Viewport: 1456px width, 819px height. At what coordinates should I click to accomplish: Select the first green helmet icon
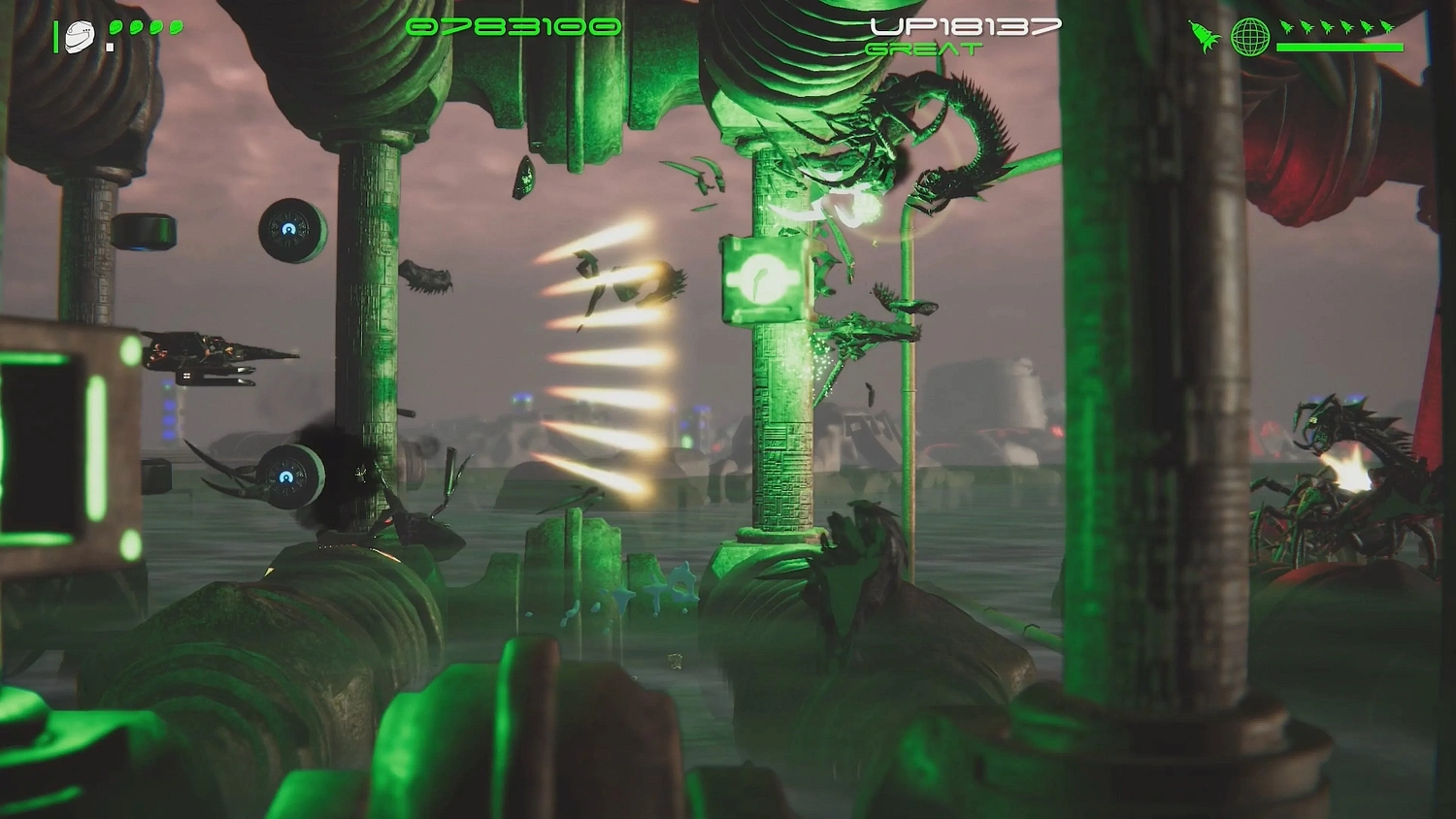click(x=116, y=27)
